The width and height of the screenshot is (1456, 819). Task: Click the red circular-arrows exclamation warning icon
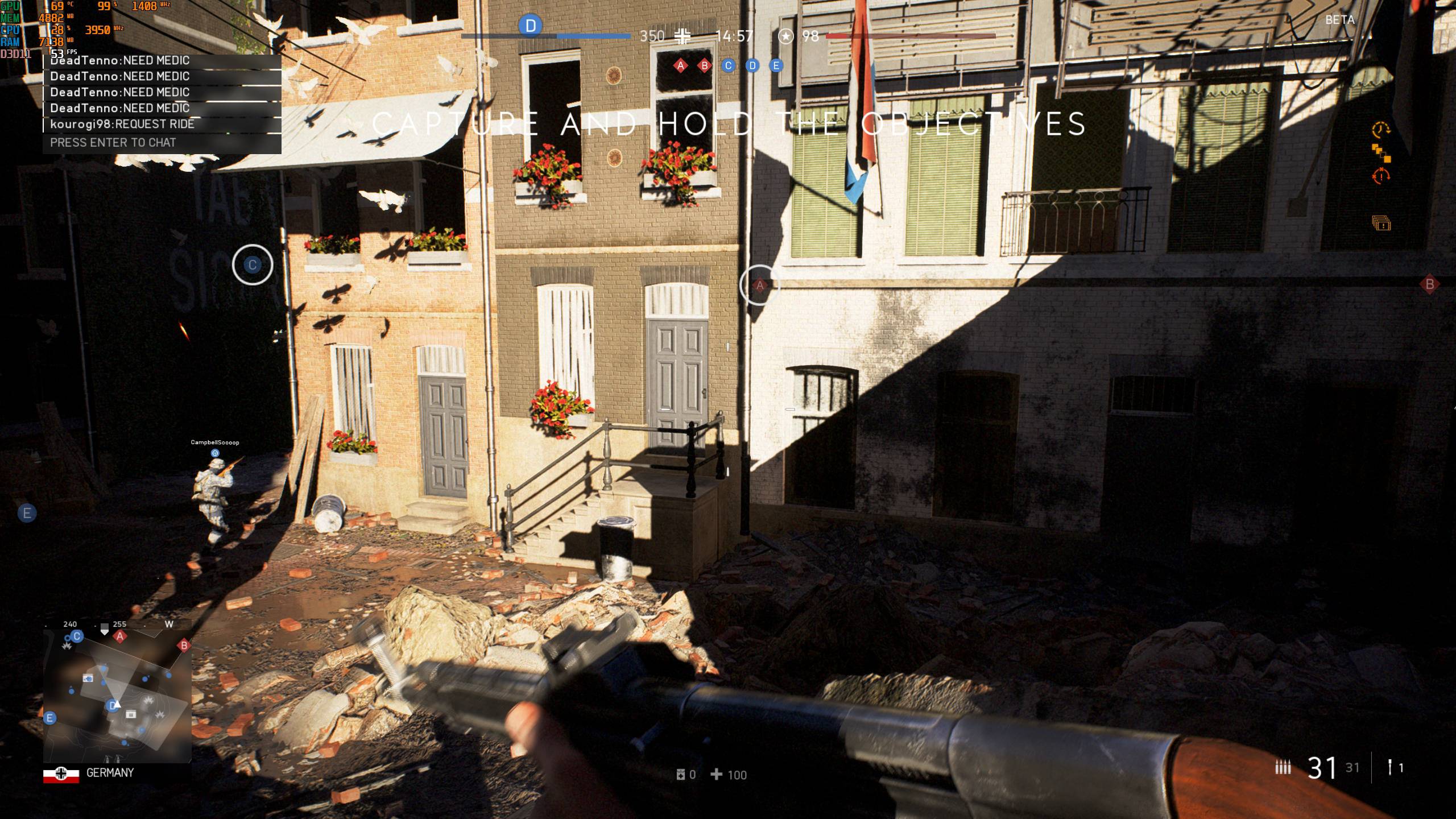[1380, 176]
